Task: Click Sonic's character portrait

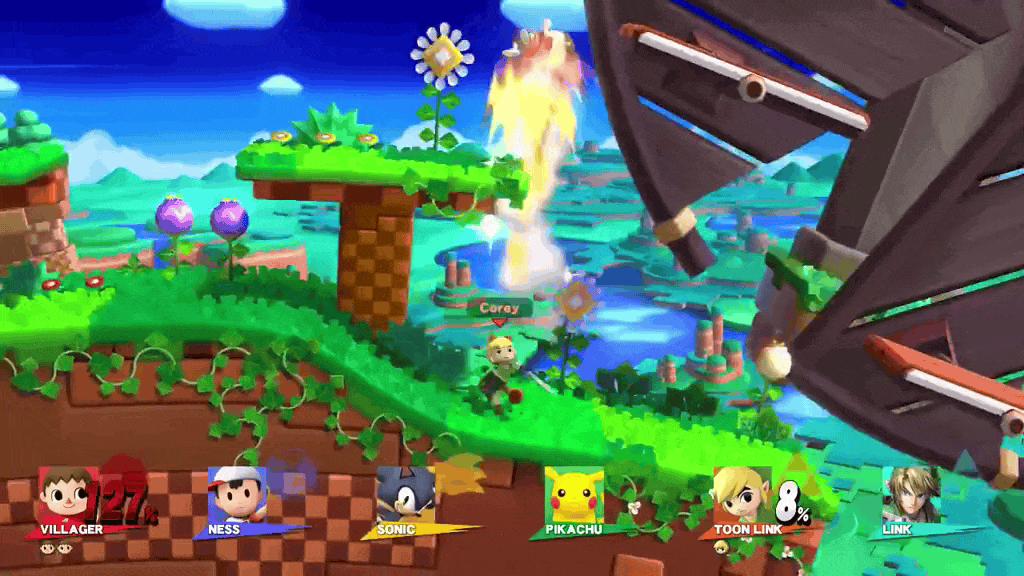Action: tap(405, 494)
